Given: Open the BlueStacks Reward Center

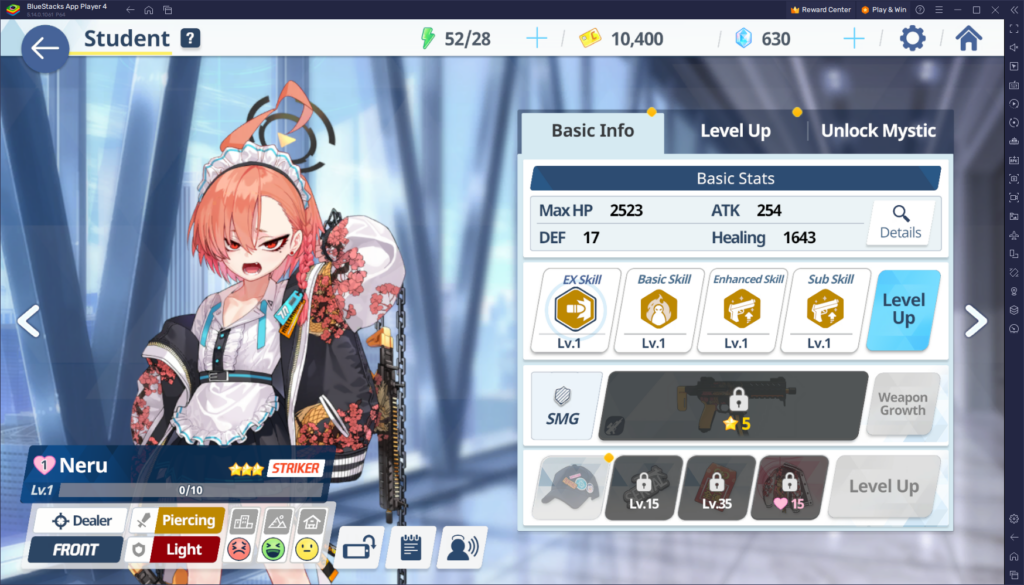Looking at the screenshot, I should 820,9.
